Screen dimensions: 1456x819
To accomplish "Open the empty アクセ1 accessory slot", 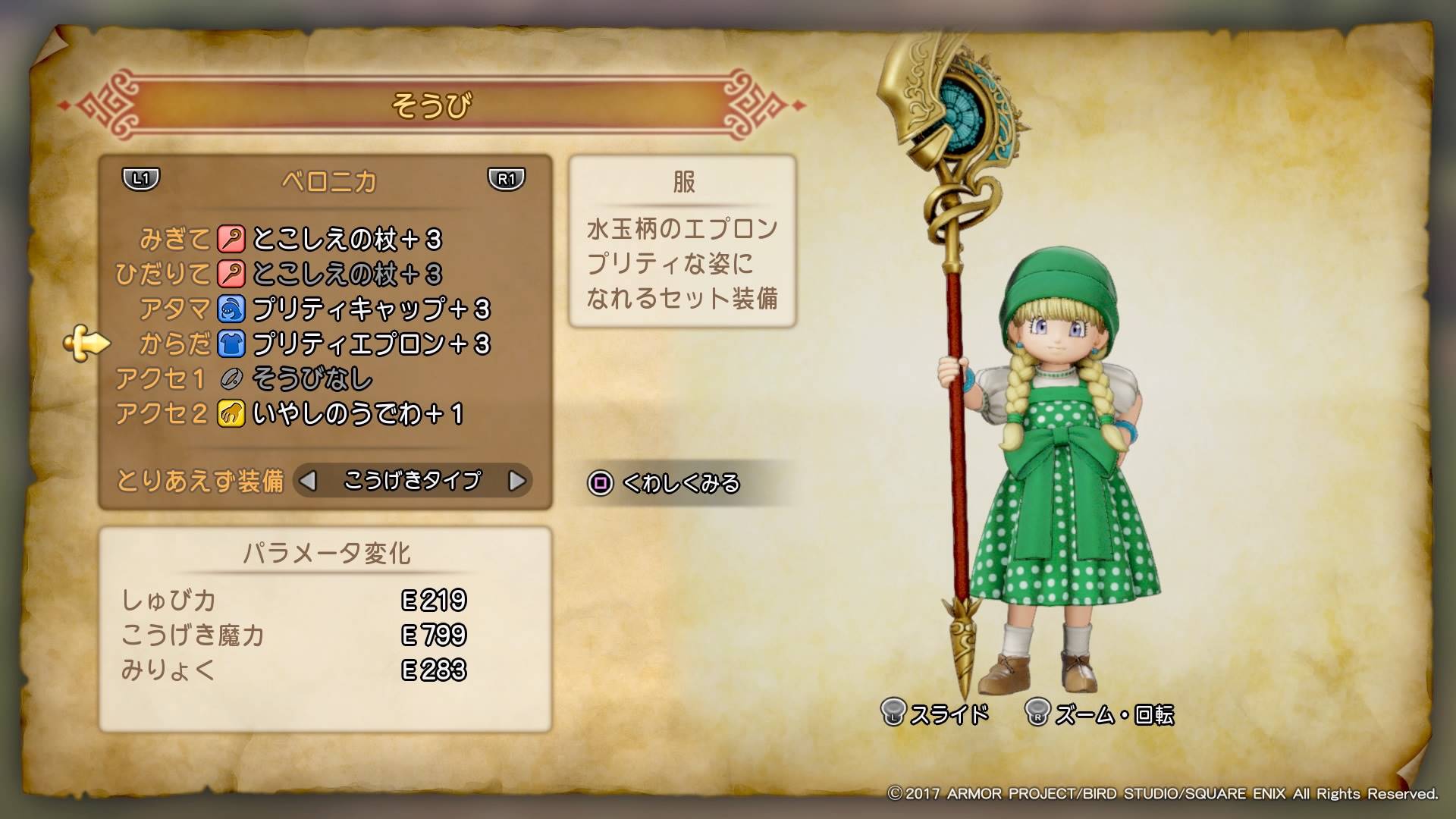I will point(312,379).
